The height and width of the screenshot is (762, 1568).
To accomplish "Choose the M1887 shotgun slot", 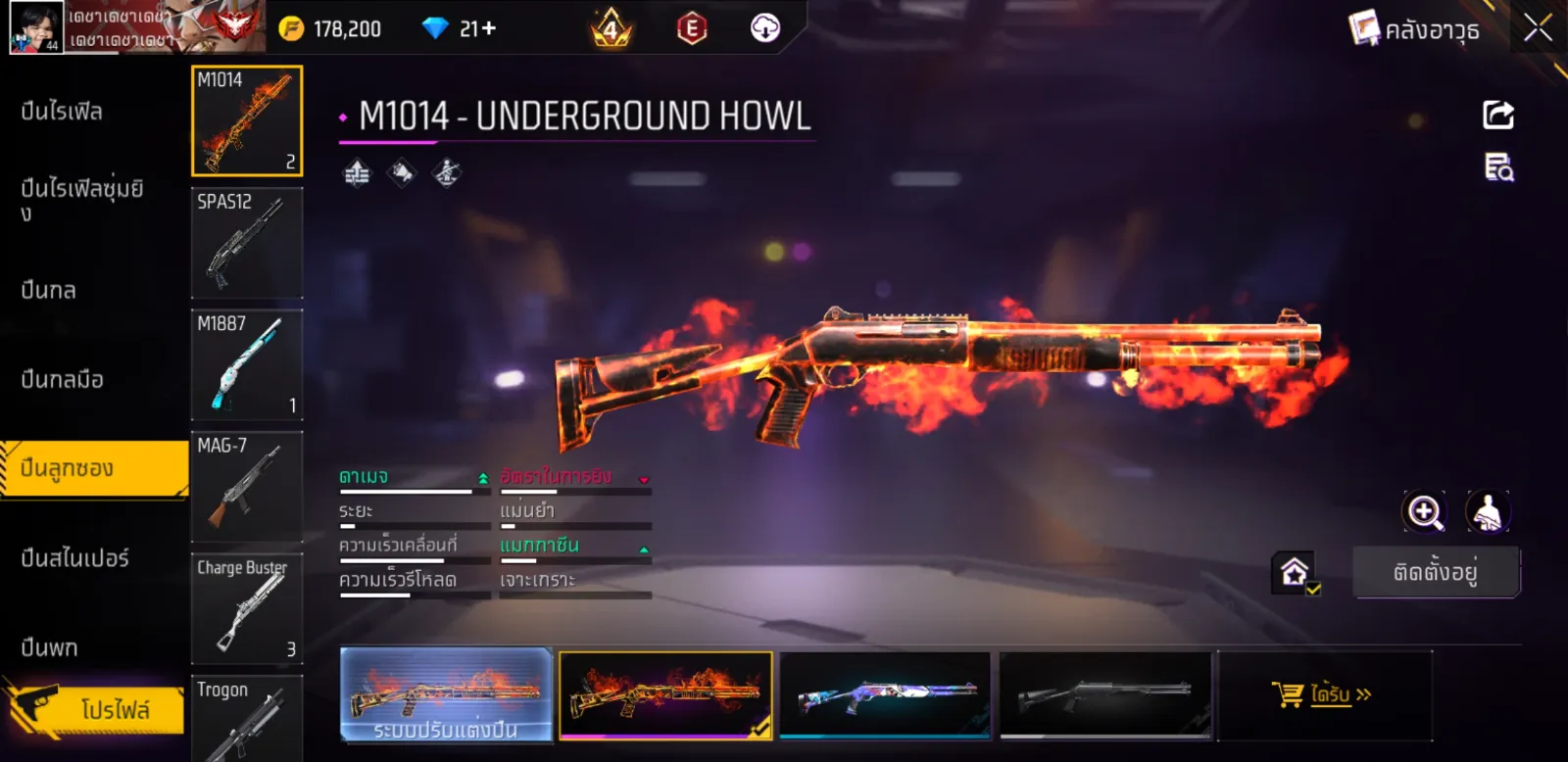I will [247, 365].
